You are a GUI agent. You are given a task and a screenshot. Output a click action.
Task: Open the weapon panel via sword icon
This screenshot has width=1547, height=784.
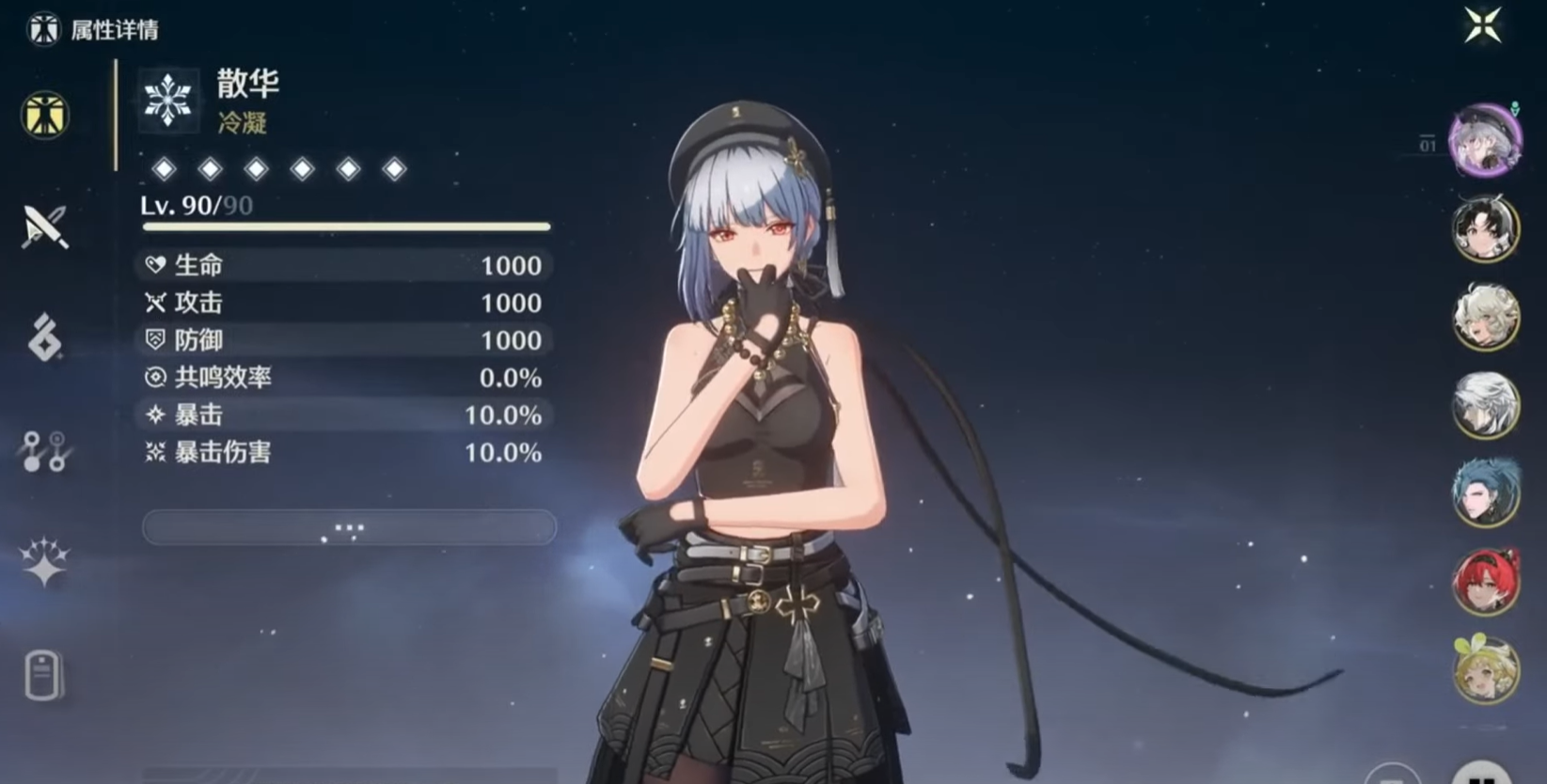(x=42, y=227)
